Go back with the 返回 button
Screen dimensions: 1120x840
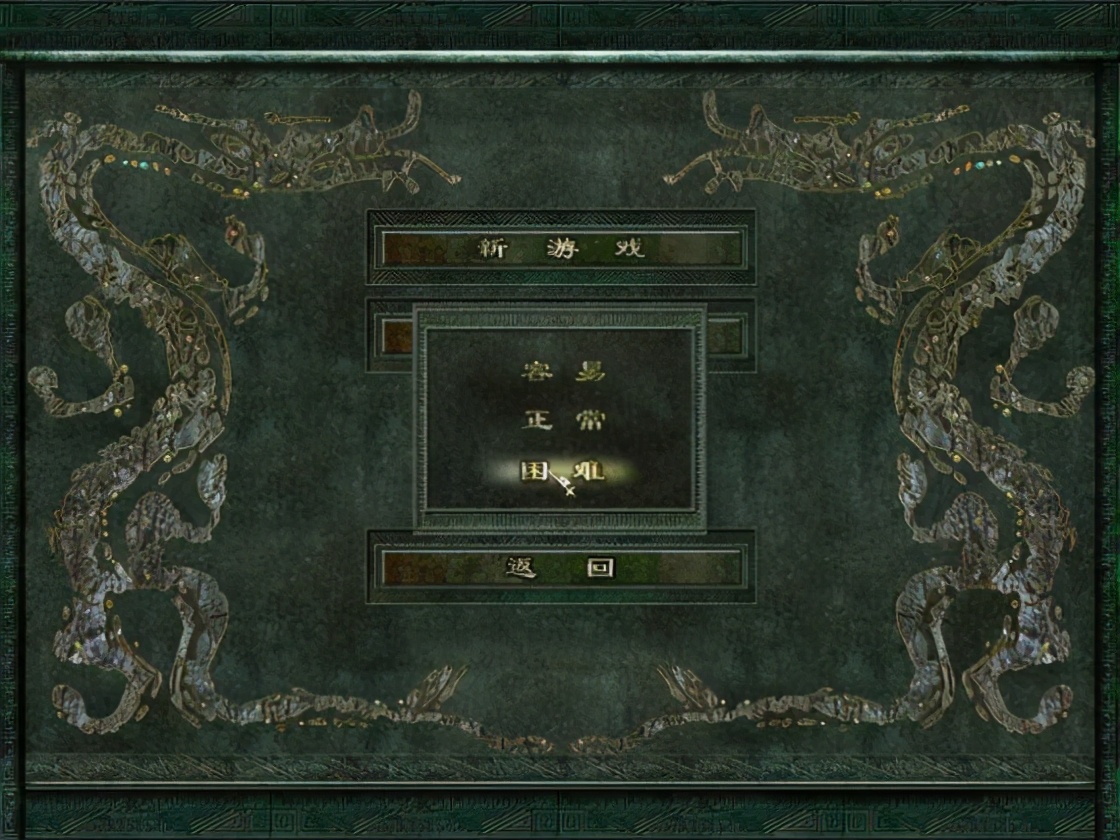click(x=561, y=568)
